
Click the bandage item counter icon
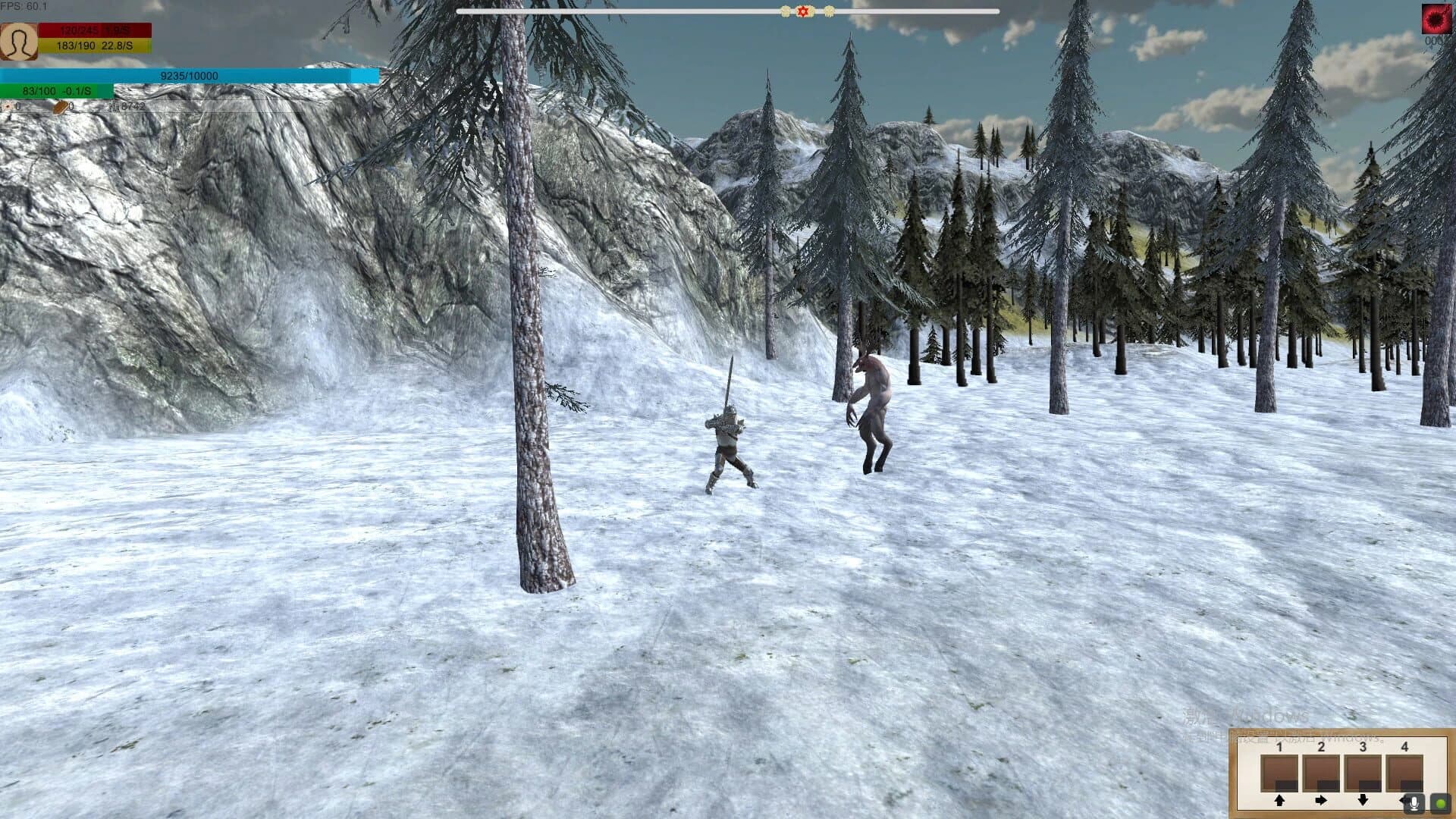60,107
